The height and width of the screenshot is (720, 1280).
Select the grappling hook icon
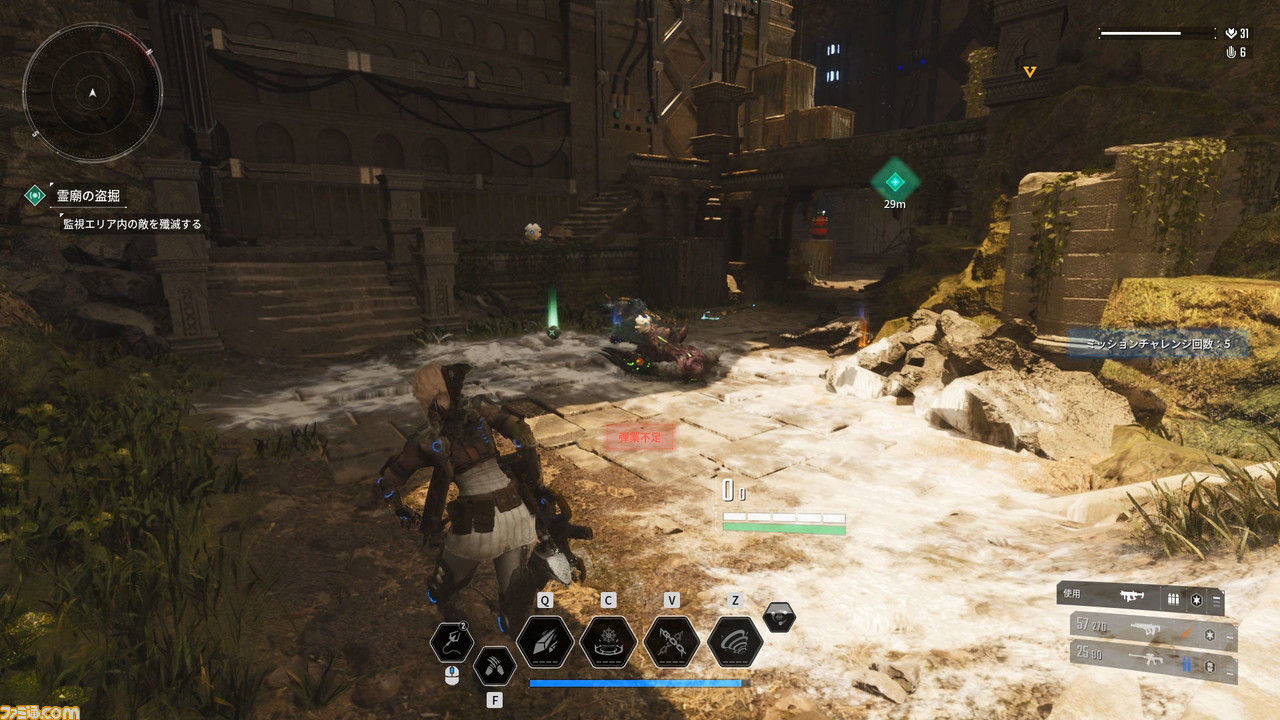[x=452, y=642]
